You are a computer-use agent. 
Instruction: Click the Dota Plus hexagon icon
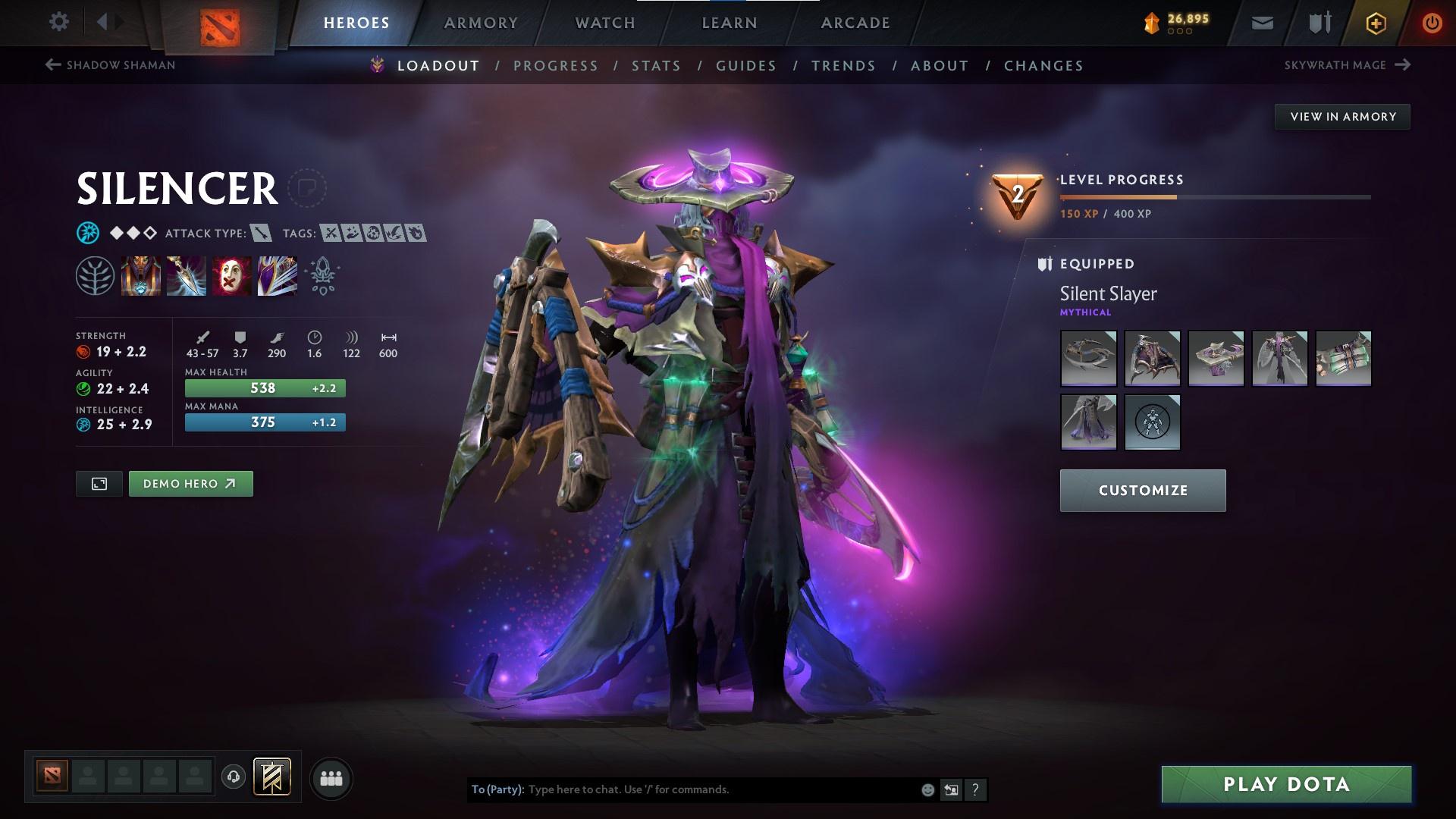coord(1375,23)
